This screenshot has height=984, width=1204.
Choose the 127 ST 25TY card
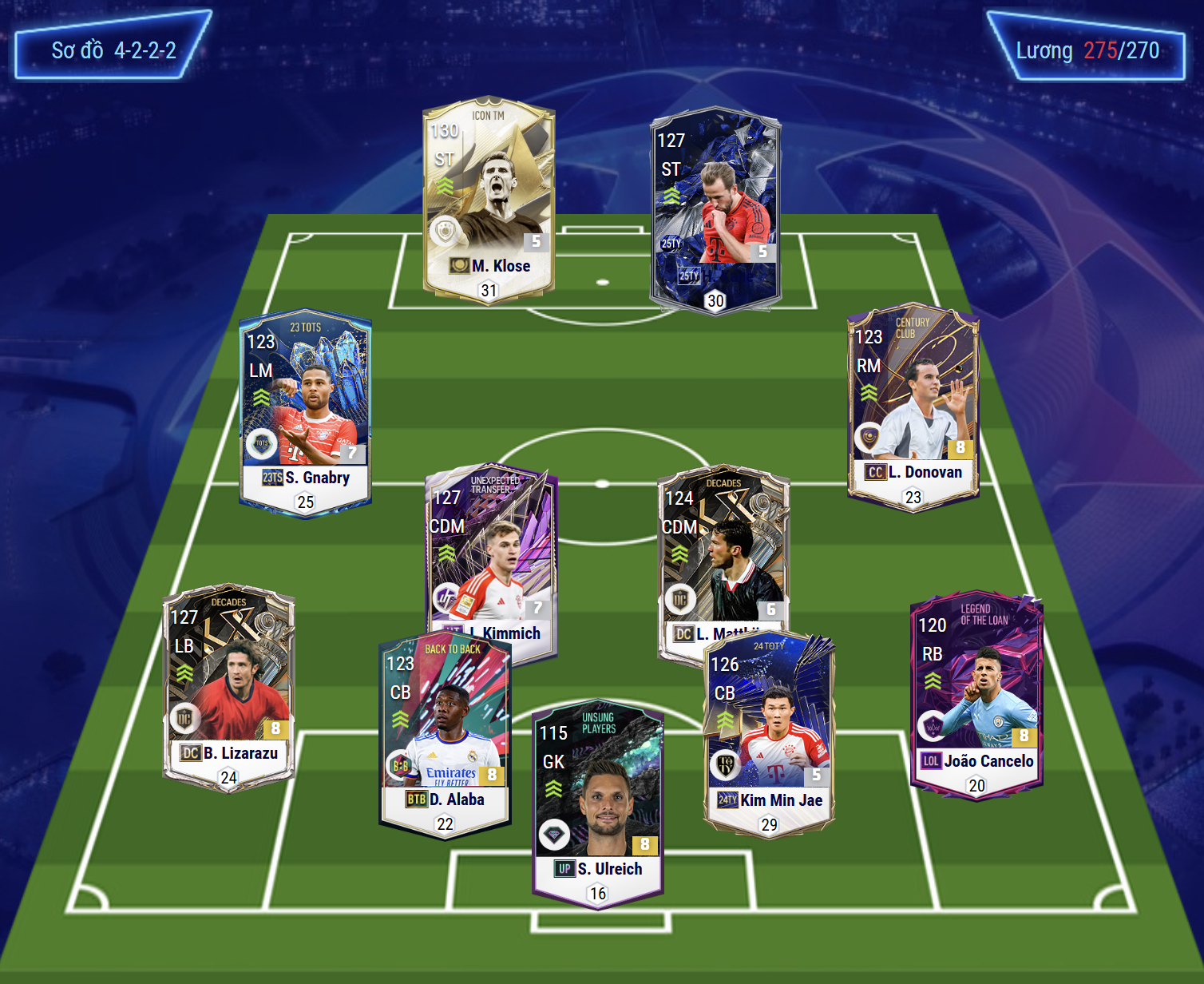pyautogui.click(x=715, y=209)
